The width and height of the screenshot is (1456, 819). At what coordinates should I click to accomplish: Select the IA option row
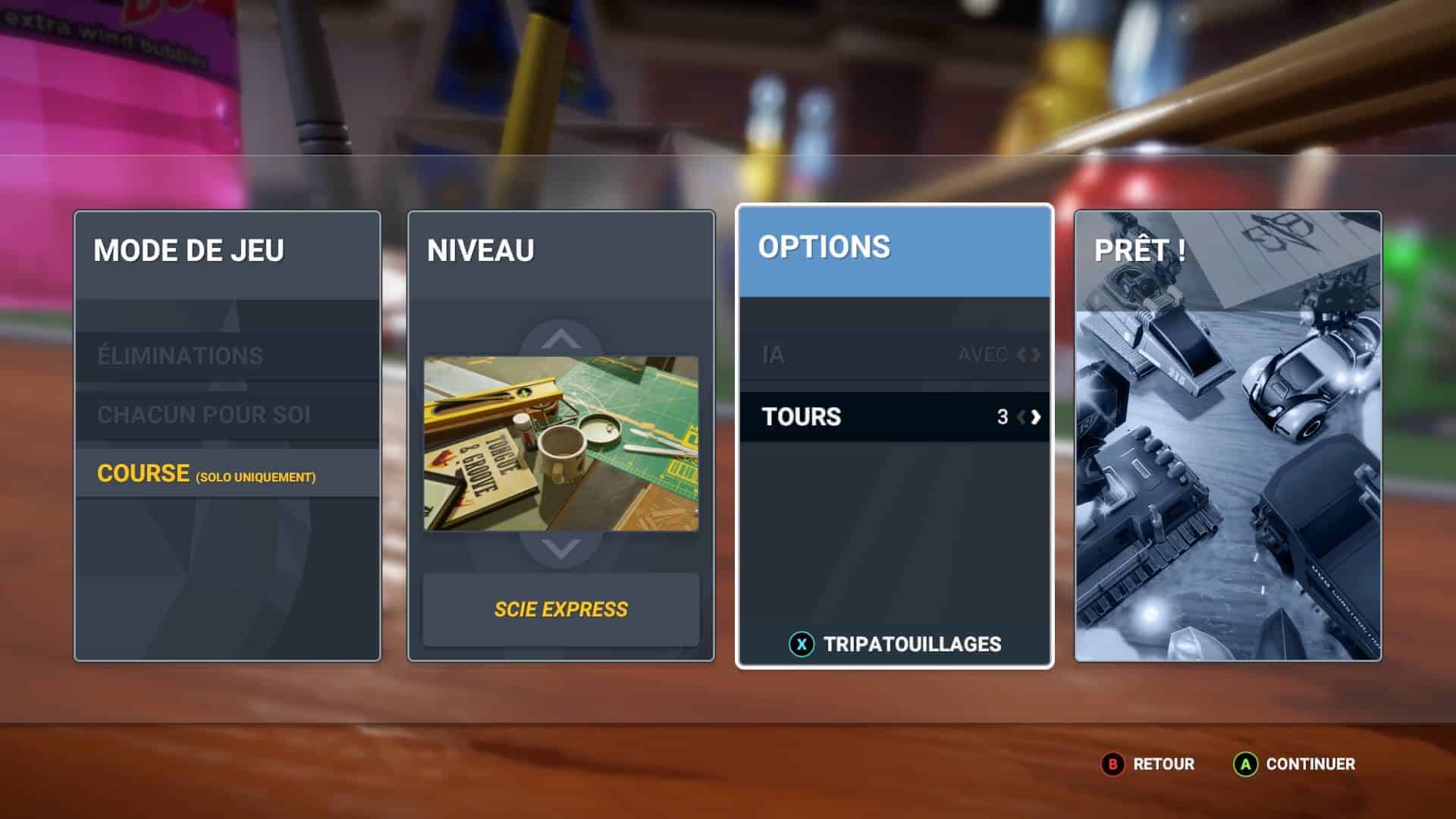pos(894,355)
